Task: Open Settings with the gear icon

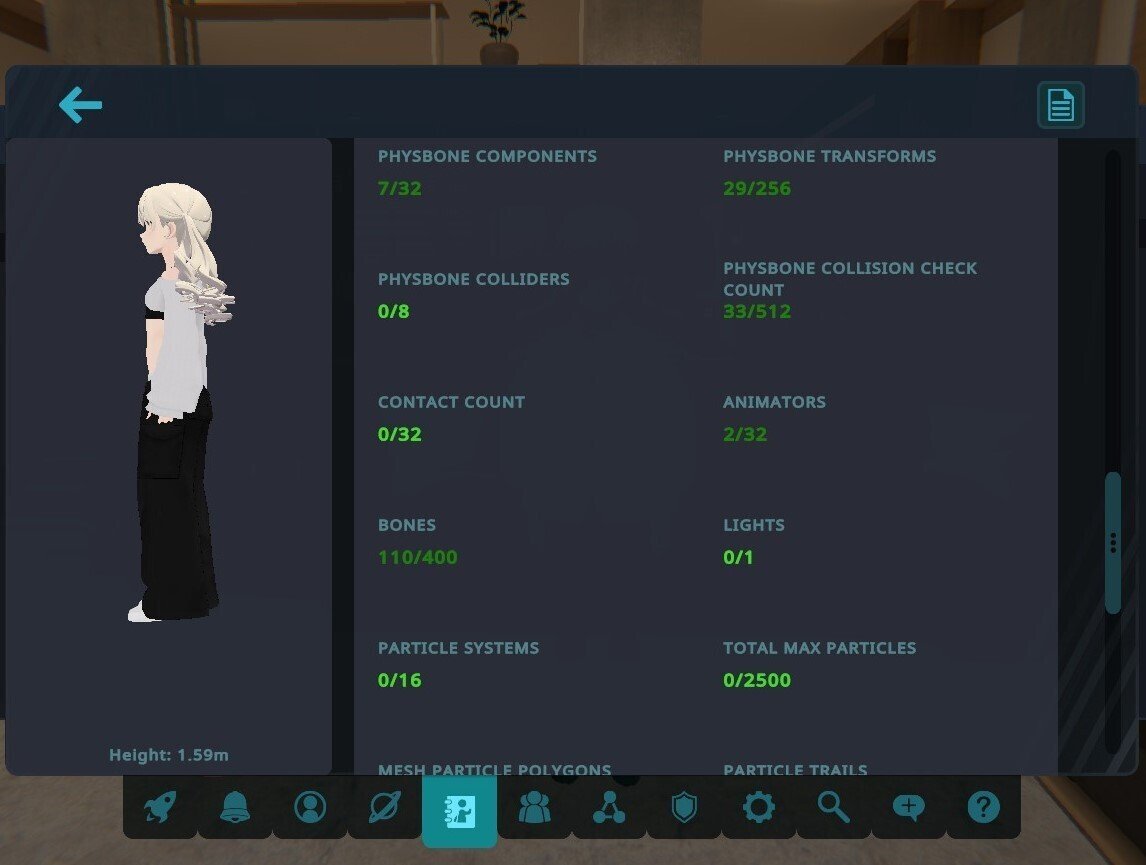Action: point(759,807)
